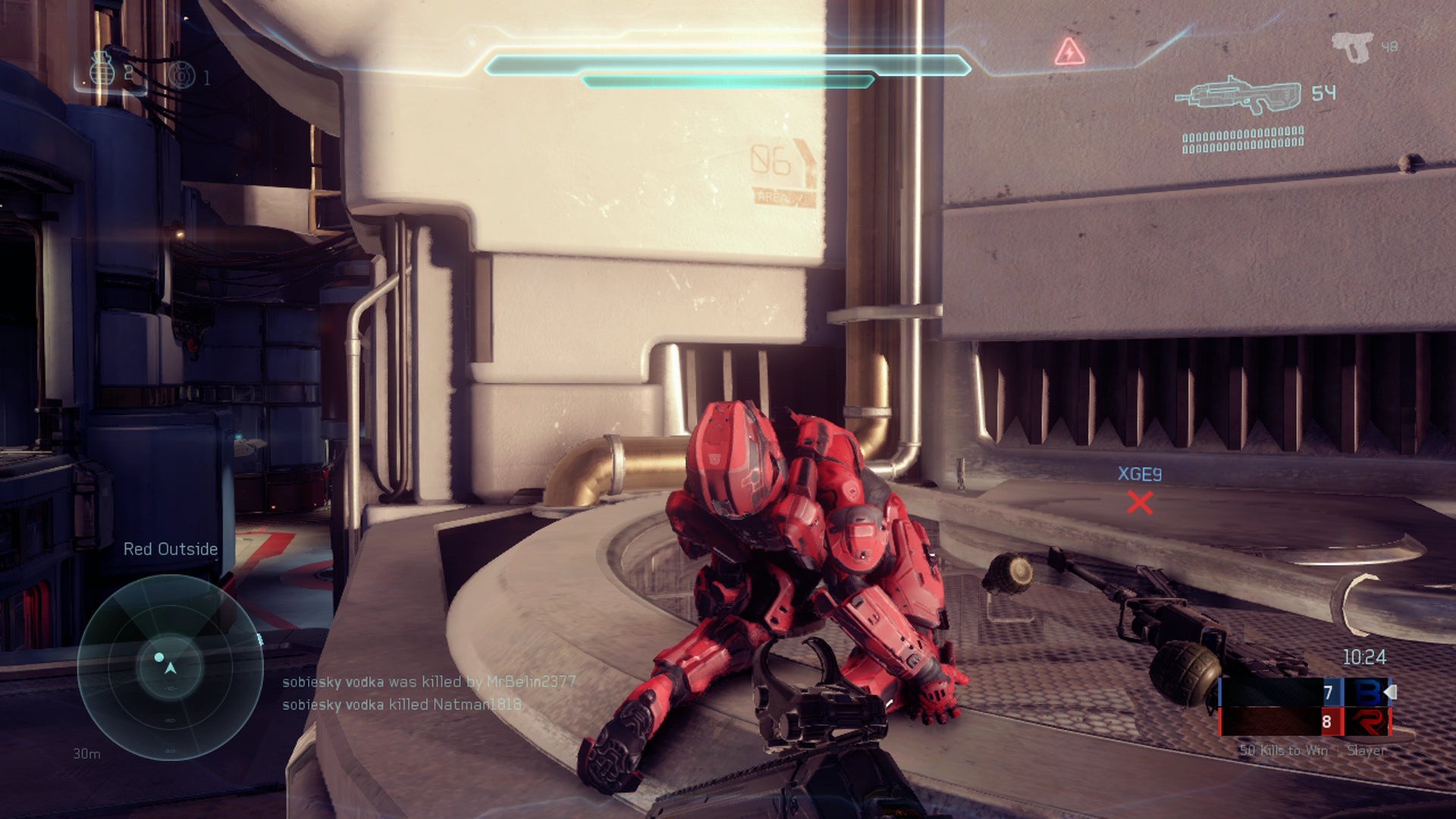Select the second grenade type icon

coord(182,75)
